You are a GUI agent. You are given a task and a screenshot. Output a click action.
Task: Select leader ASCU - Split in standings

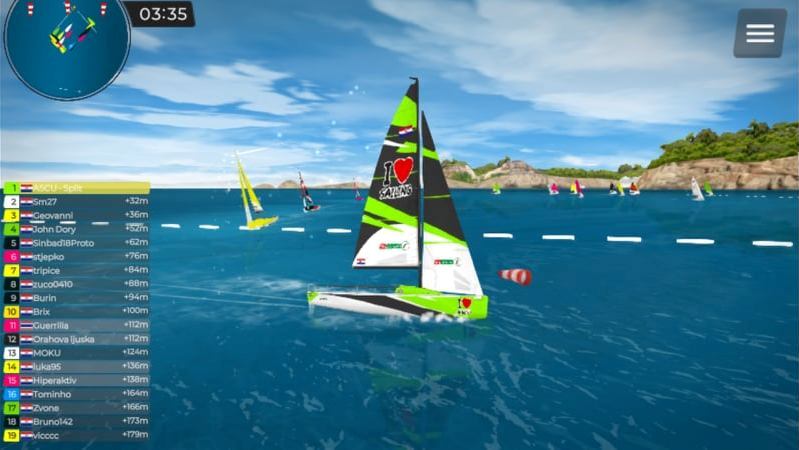point(76,188)
